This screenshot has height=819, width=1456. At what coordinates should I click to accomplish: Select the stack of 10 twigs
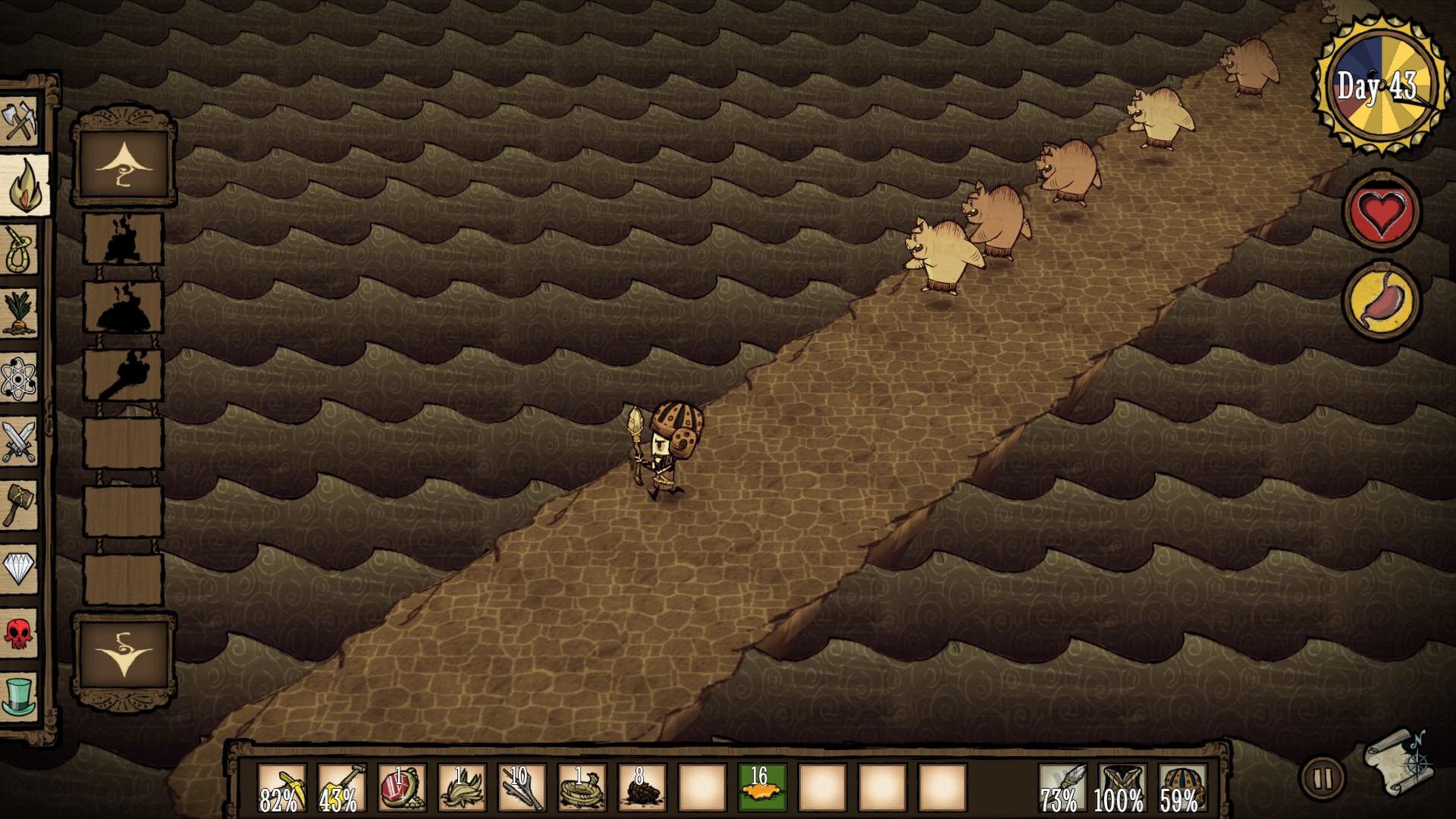tap(522, 789)
